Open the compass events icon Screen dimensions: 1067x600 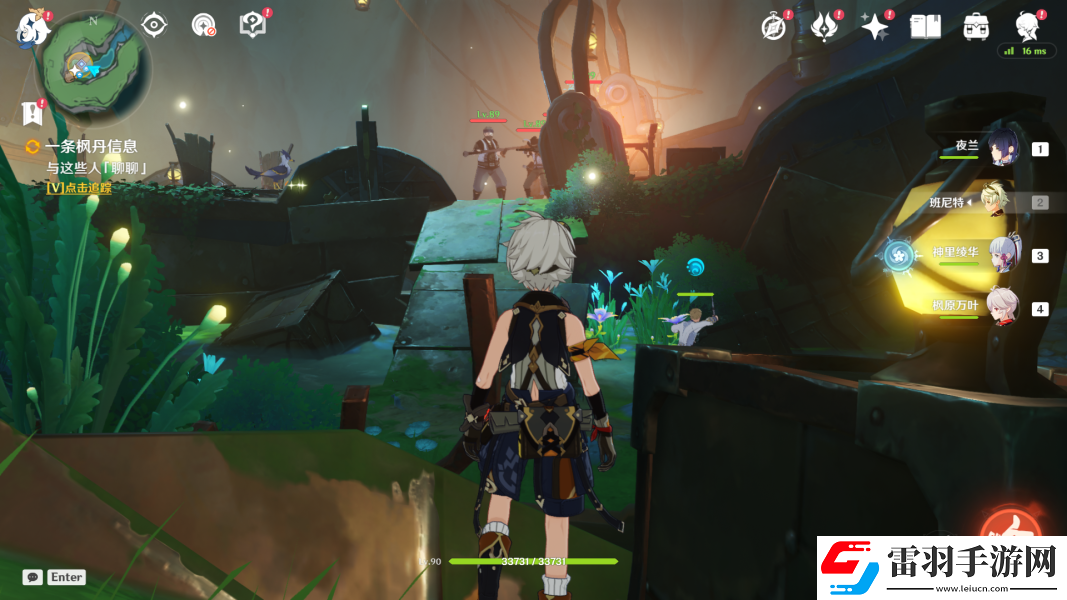[x=773, y=27]
